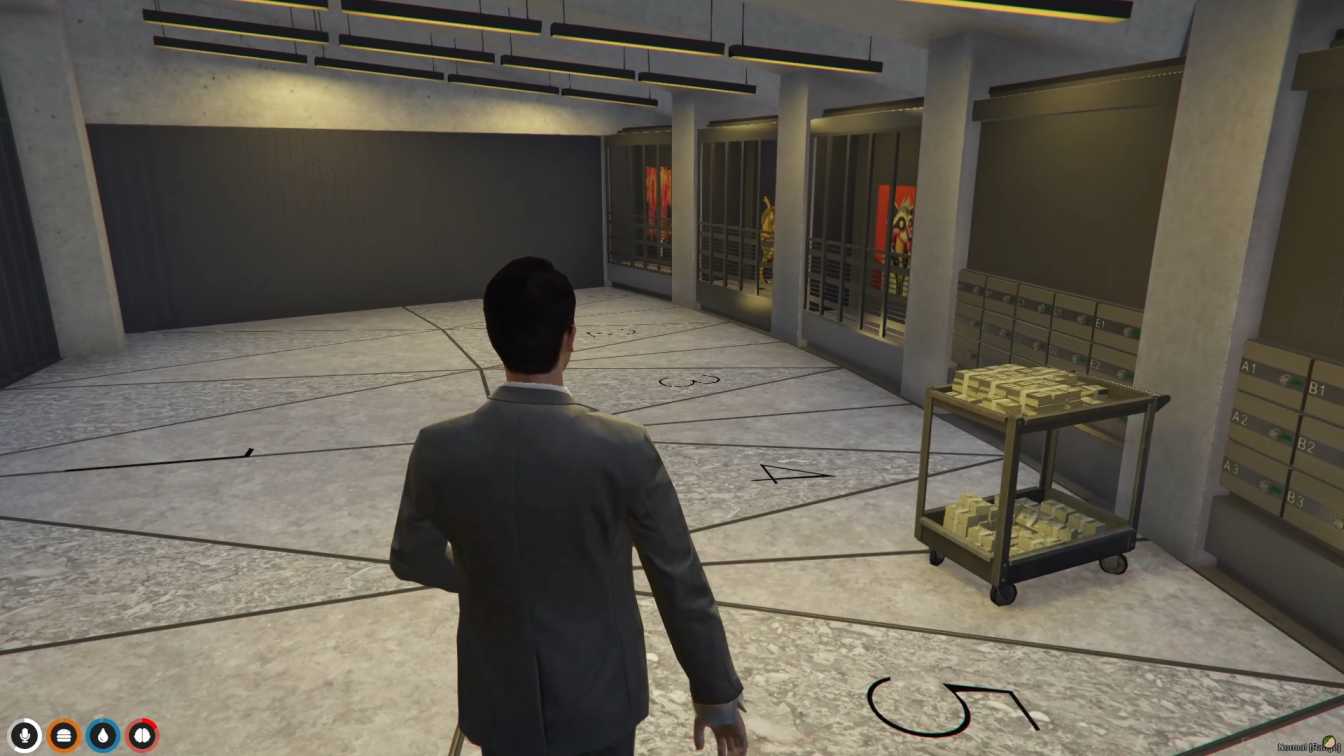Click the green lock on box A3
The width and height of the screenshot is (1344, 756).
pyautogui.click(x=1274, y=486)
